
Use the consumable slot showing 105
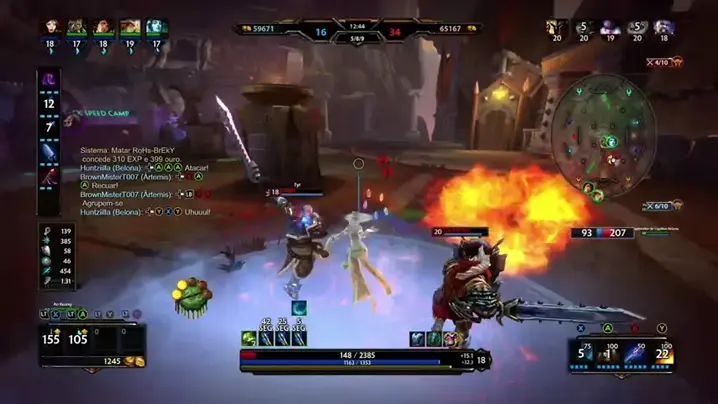(77, 337)
